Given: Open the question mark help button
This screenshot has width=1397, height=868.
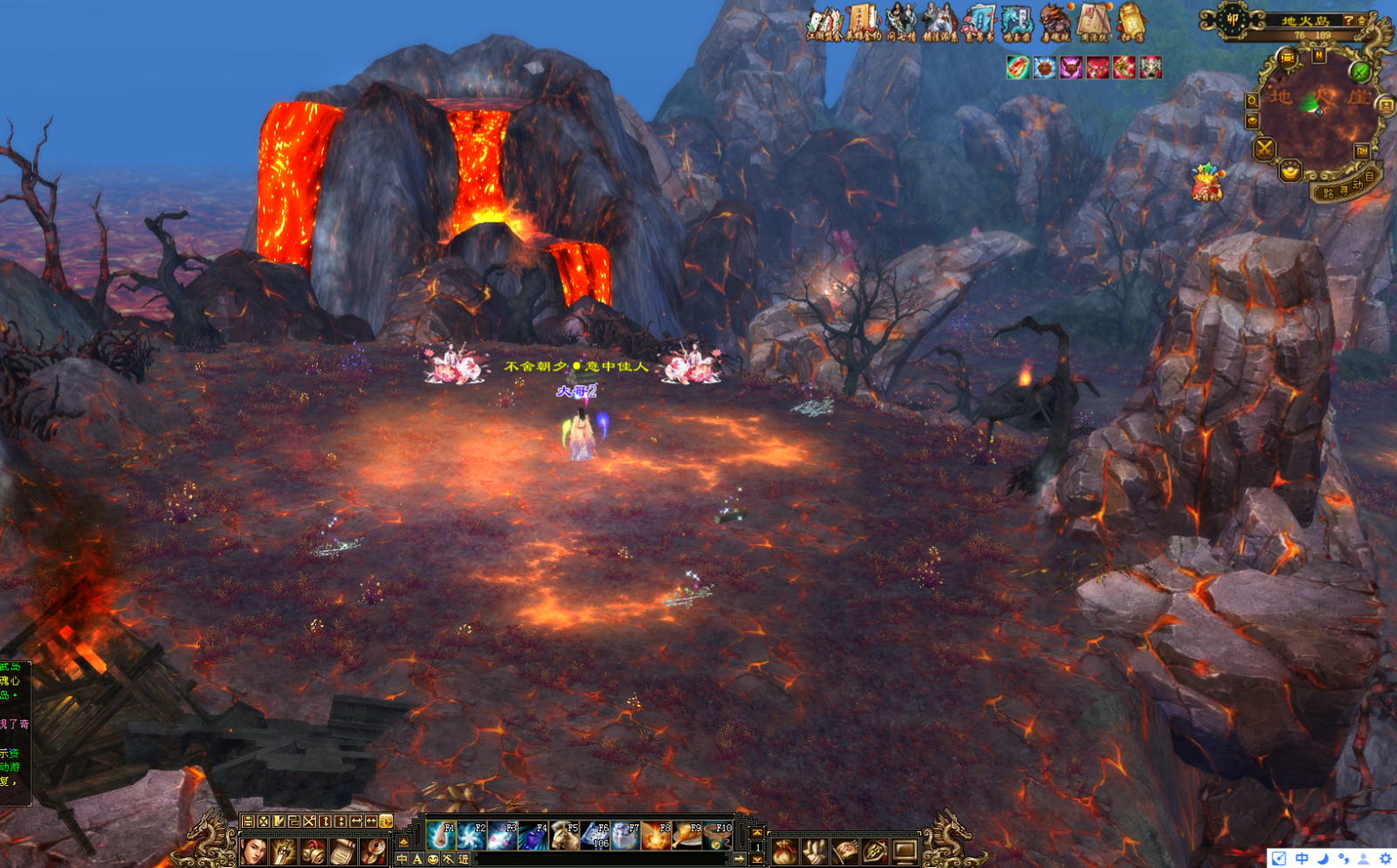Looking at the screenshot, I should point(1348,20).
